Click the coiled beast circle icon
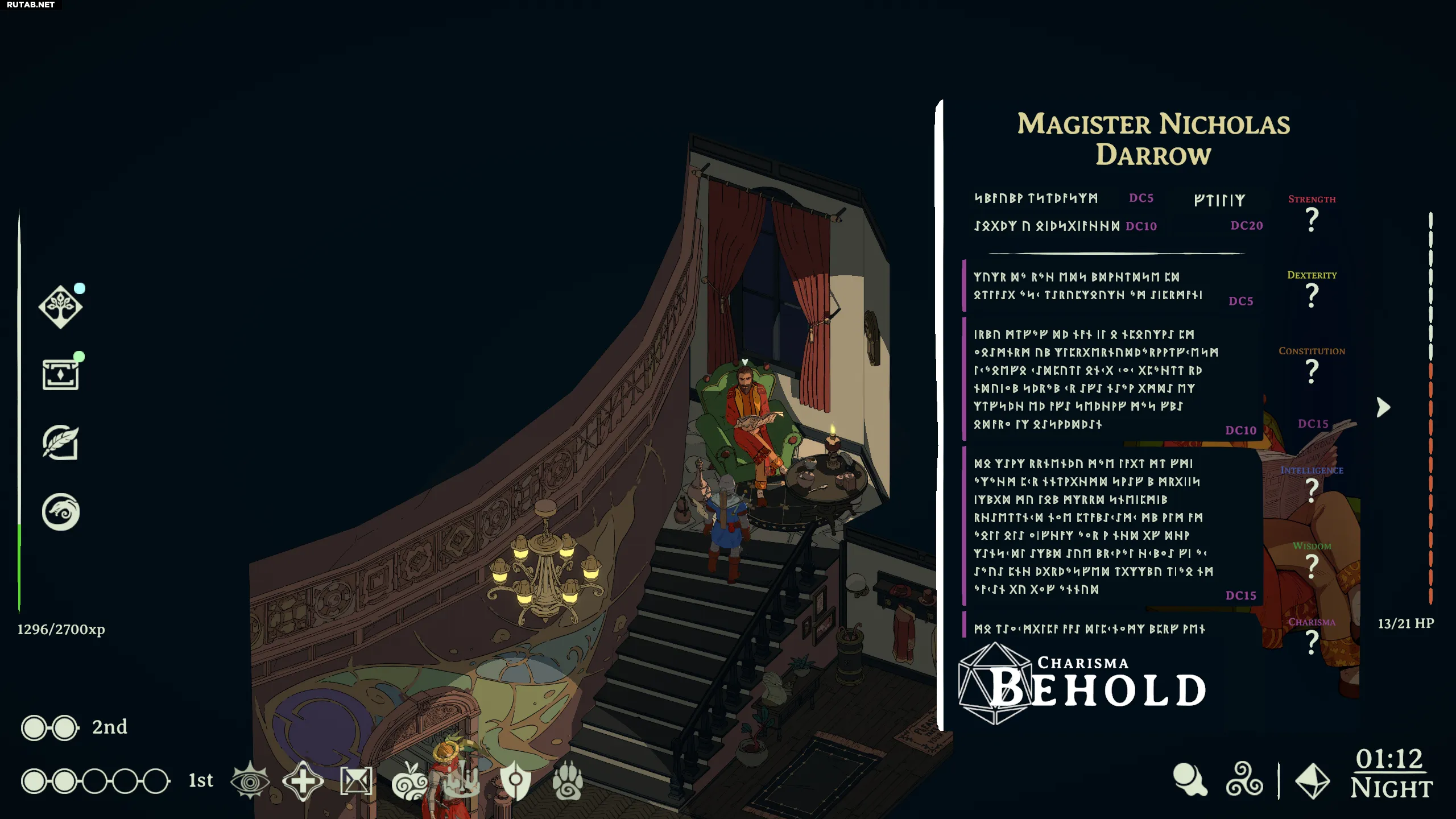Screen dimensions: 1456x819 tap(60, 512)
